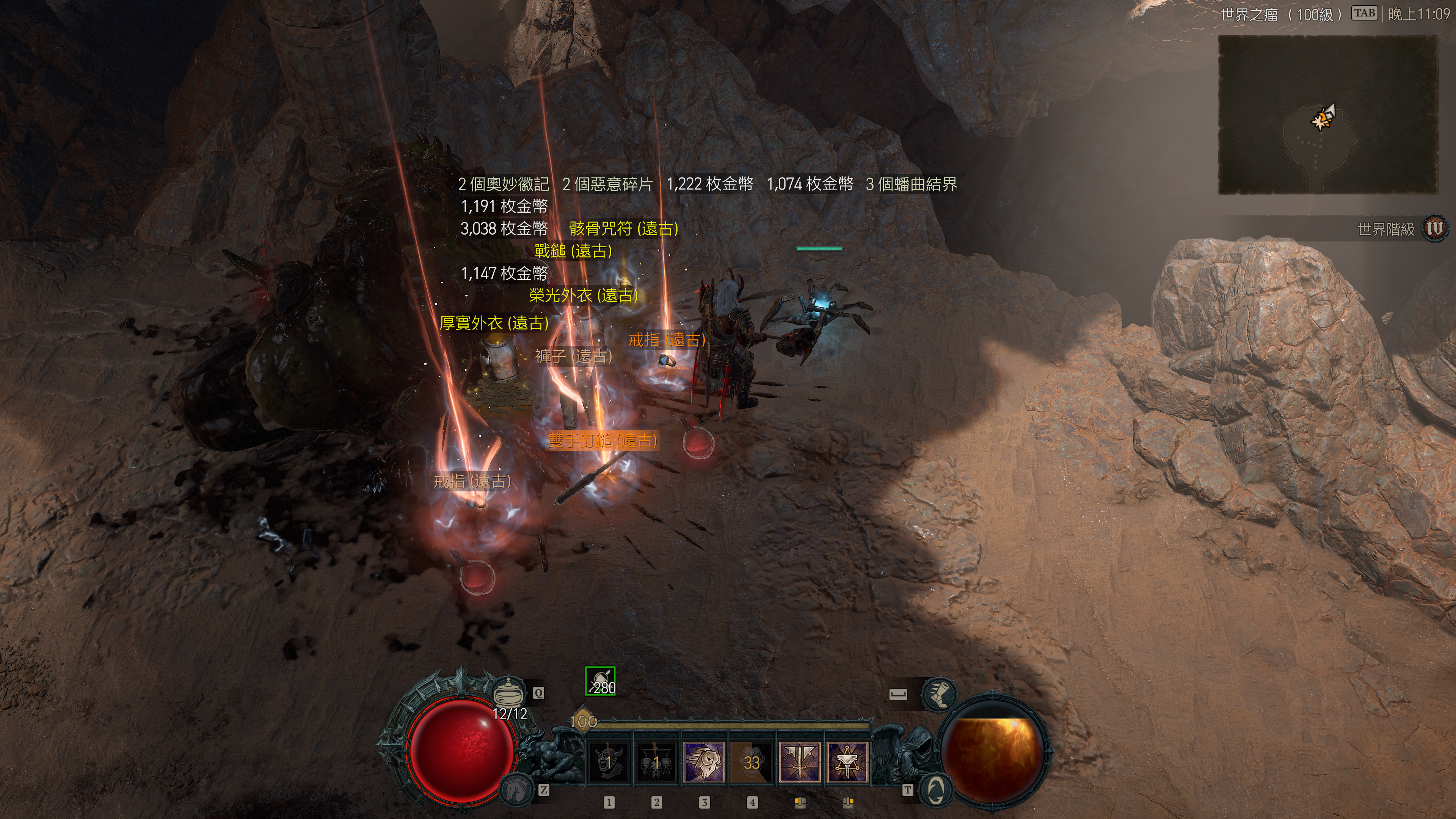Click the evade boot icon

point(938,693)
